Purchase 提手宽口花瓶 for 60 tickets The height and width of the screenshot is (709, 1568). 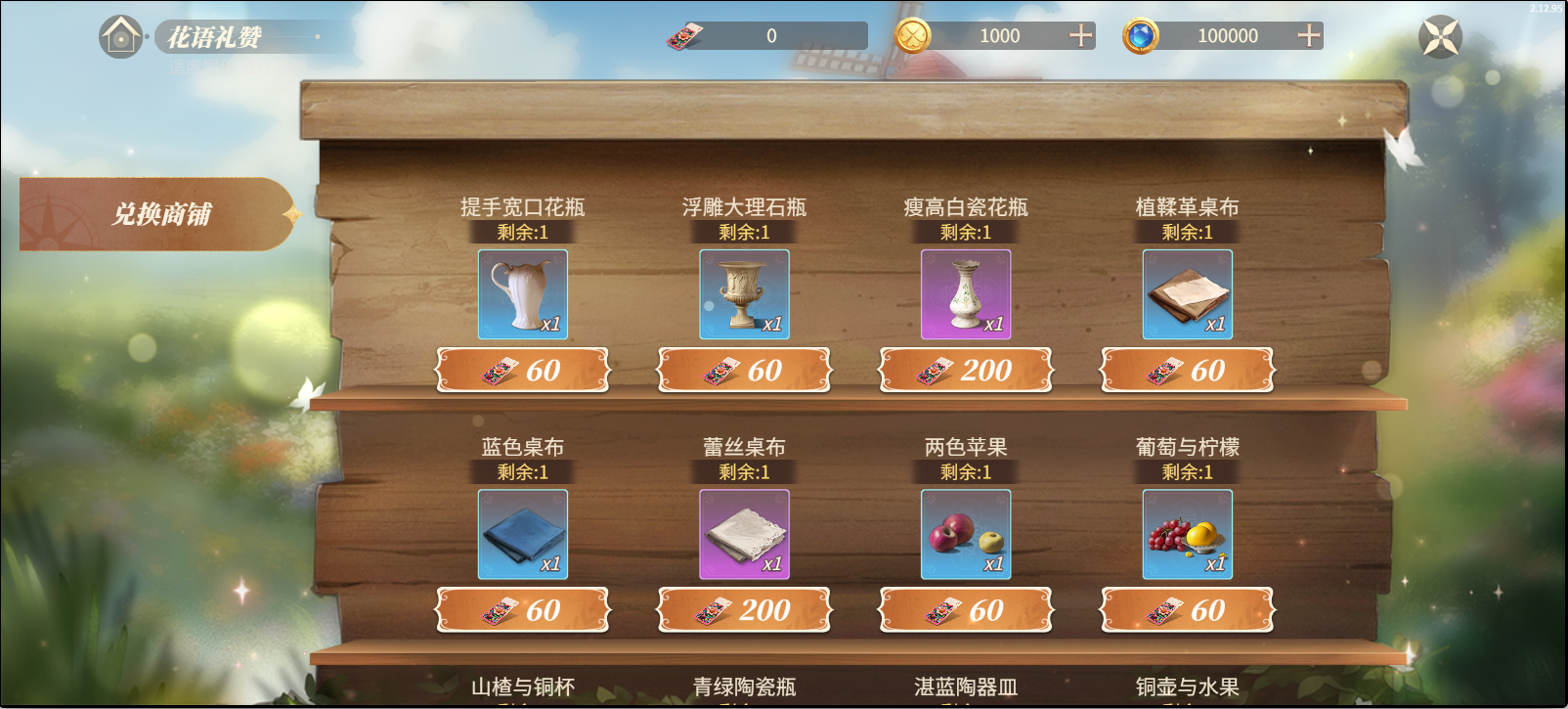[523, 370]
